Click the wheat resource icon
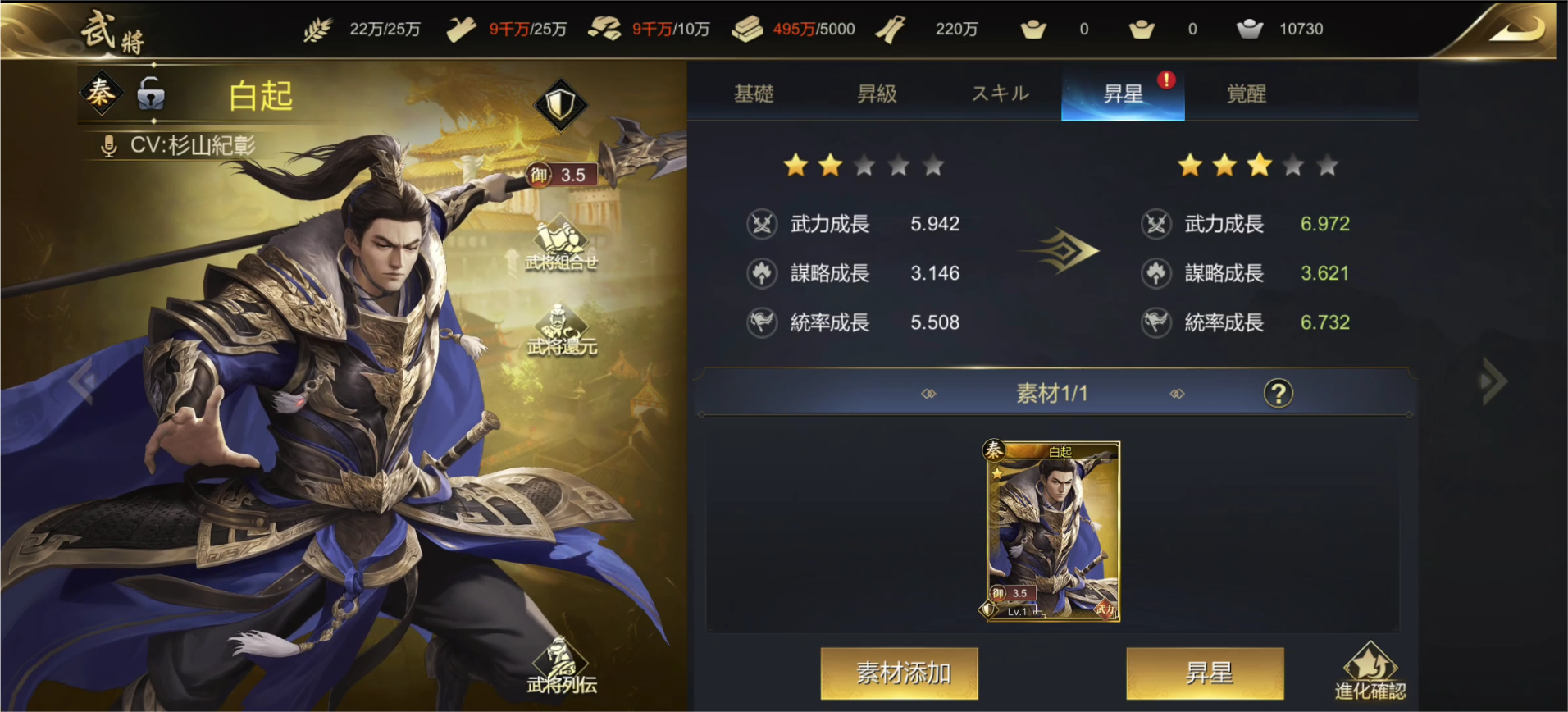 [319, 27]
